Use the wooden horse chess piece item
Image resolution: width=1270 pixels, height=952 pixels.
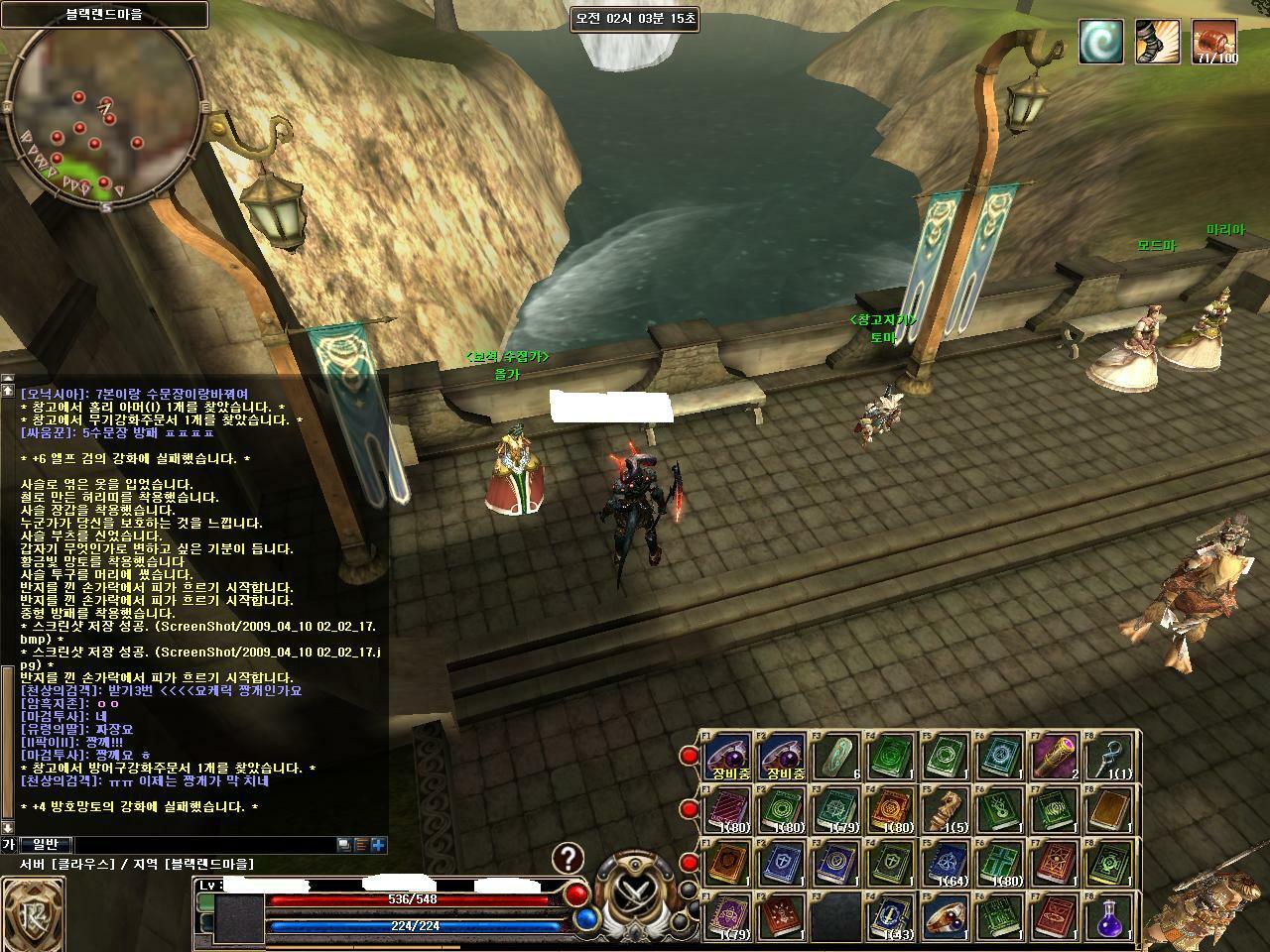(x=947, y=811)
